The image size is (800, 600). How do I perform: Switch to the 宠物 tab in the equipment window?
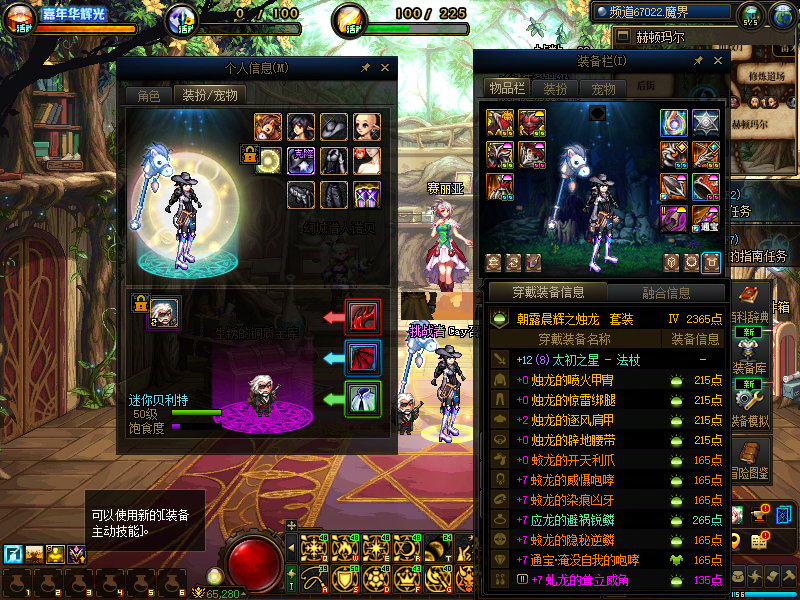click(603, 89)
